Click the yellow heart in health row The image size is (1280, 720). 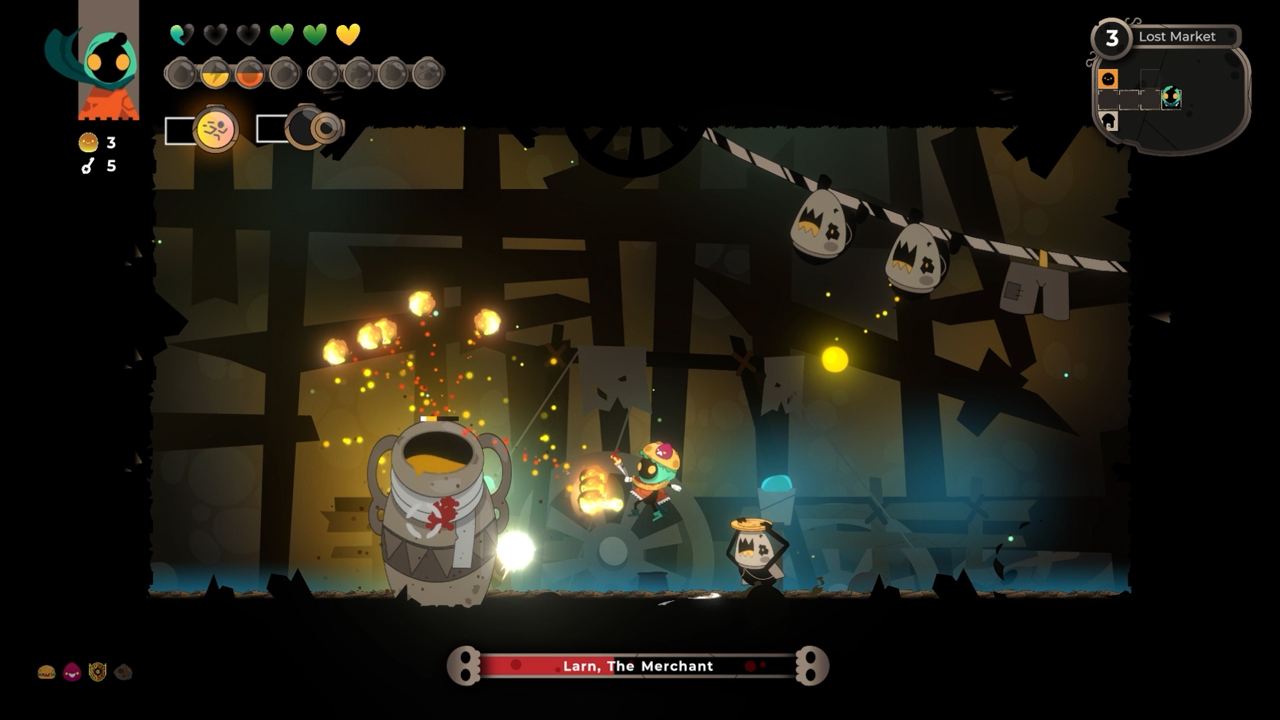click(349, 34)
